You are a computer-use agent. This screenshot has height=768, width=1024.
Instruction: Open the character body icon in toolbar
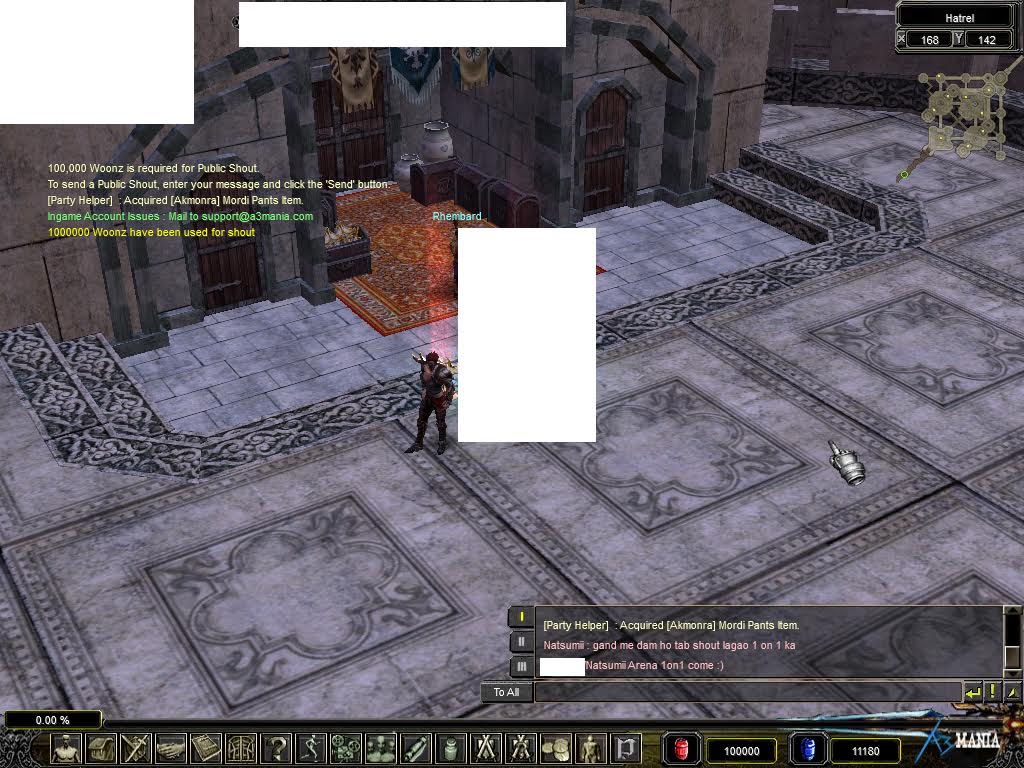click(66, 748)
